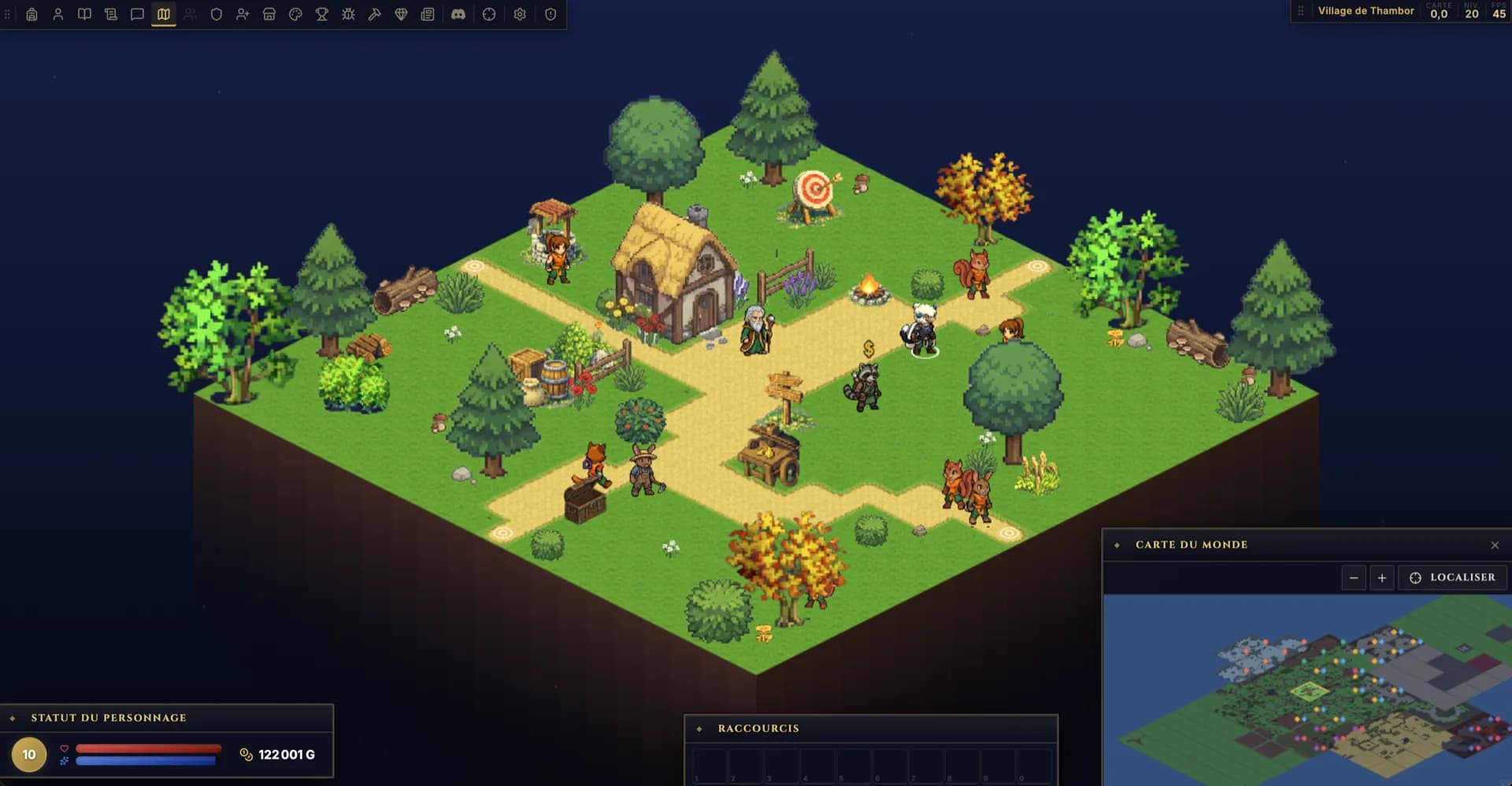Click the Discord logo icon
The width and height of the screenshot is (1512, 786).
pyautogui.click(x=458, y=14)
